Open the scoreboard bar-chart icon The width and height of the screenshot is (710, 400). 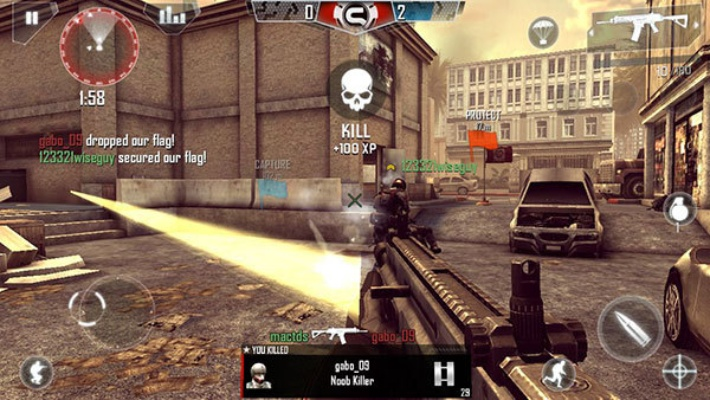click(173, 14)
